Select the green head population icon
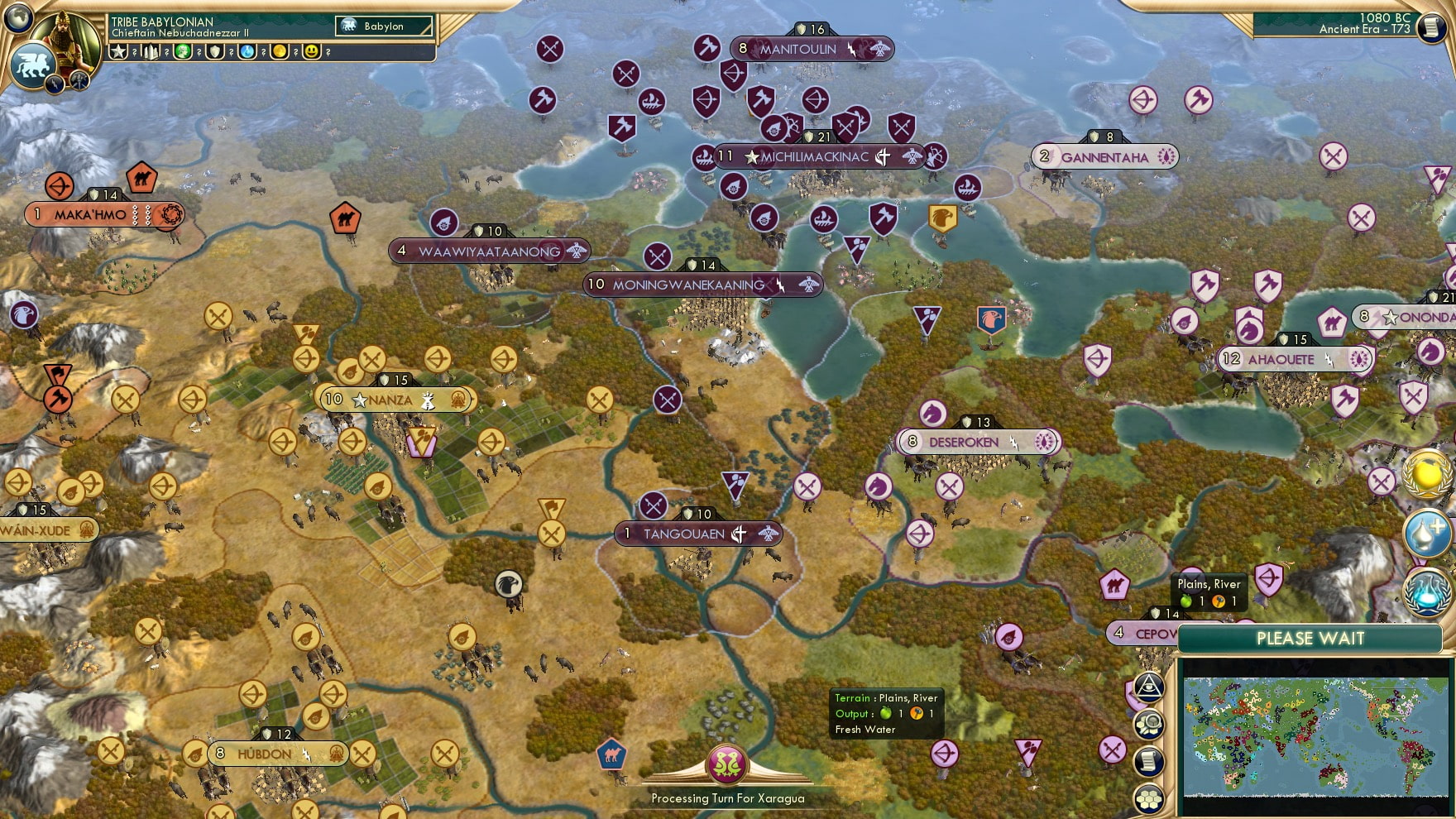 (183, 51)
